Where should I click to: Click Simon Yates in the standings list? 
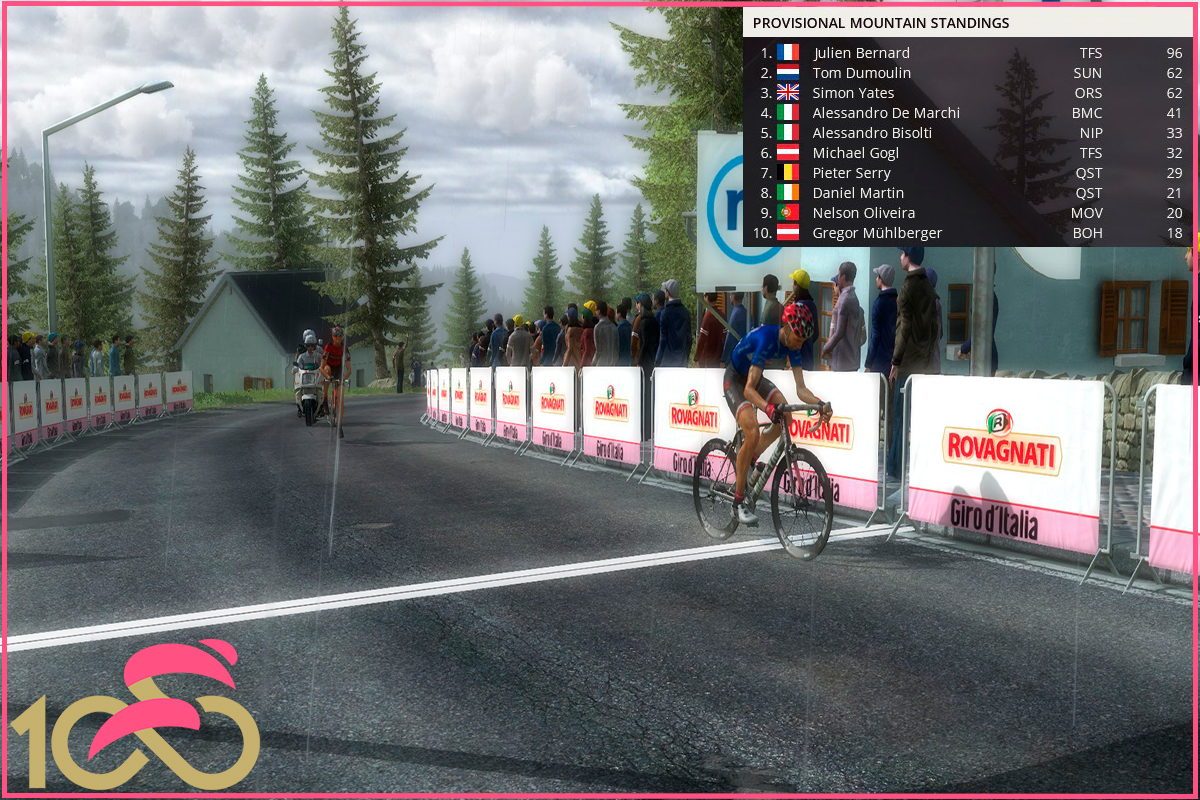coord(853,93)
